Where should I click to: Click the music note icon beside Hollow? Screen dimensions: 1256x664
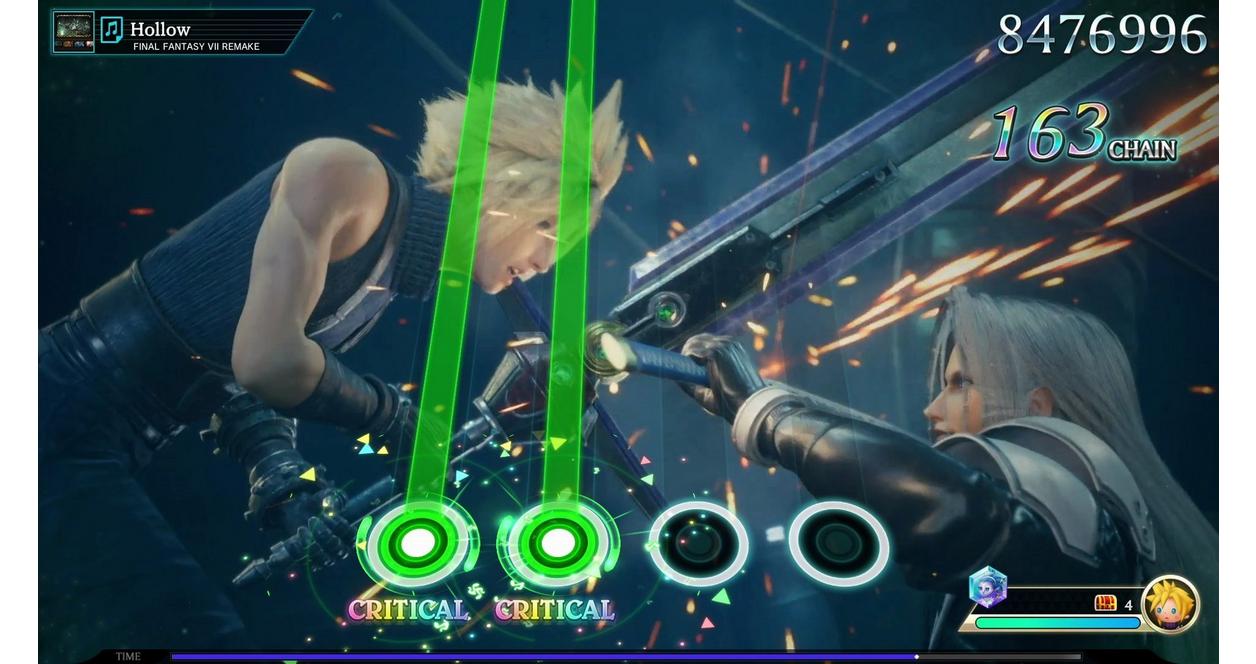click(112, 30)
